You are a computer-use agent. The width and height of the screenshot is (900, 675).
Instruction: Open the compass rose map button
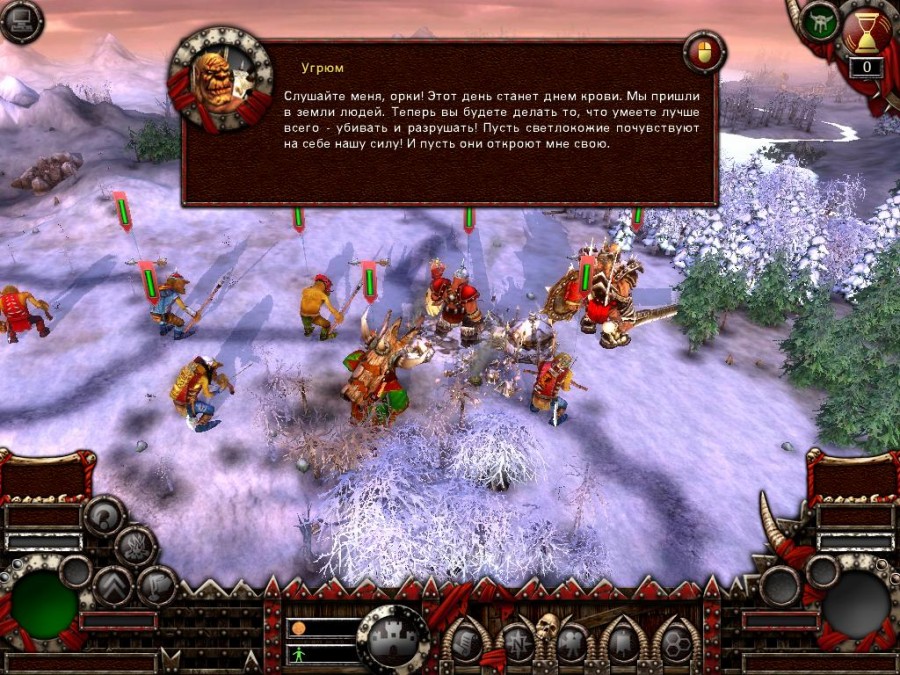pos(517,642)
